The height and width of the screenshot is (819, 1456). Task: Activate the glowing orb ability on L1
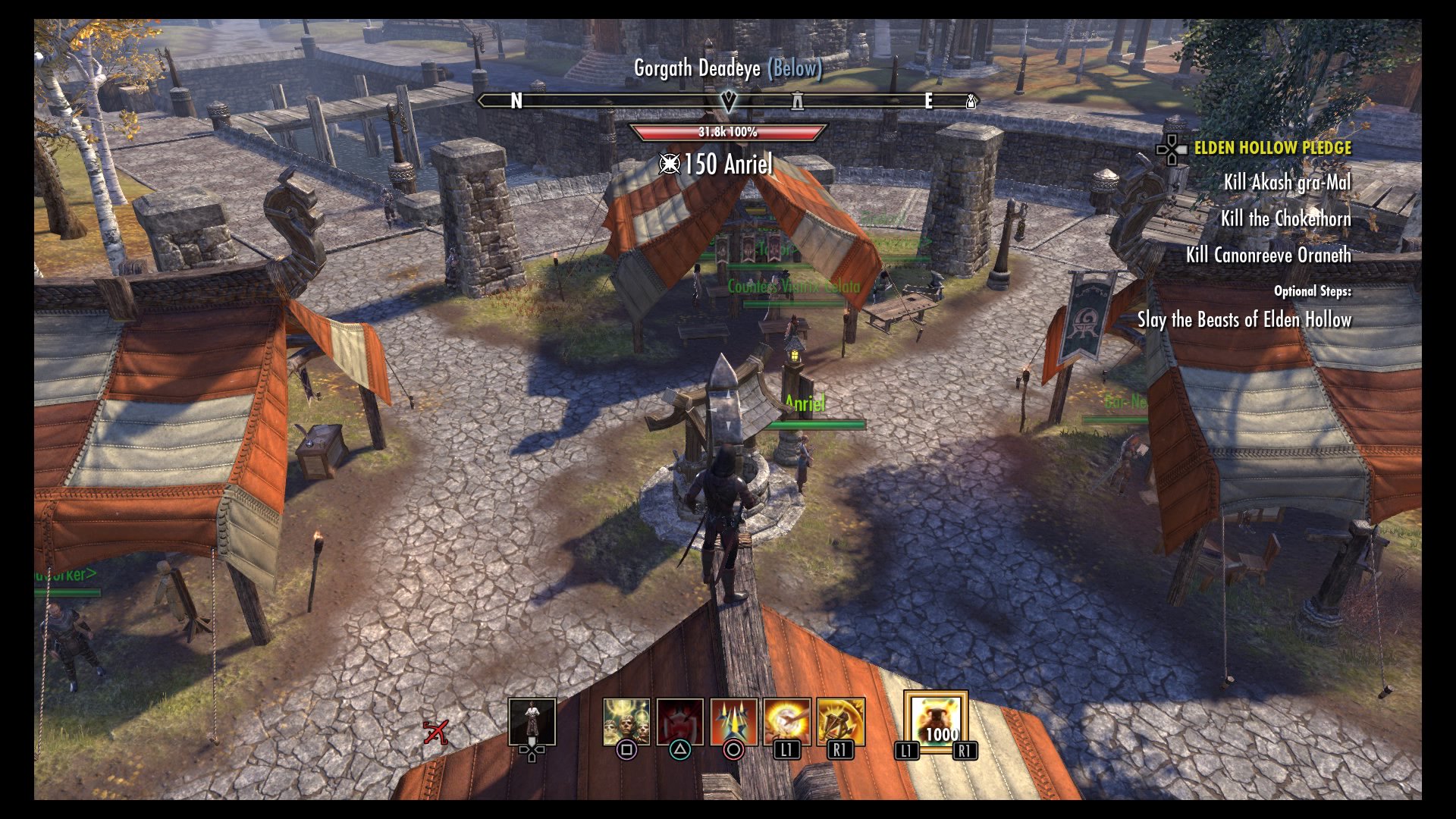click(787, 722)
